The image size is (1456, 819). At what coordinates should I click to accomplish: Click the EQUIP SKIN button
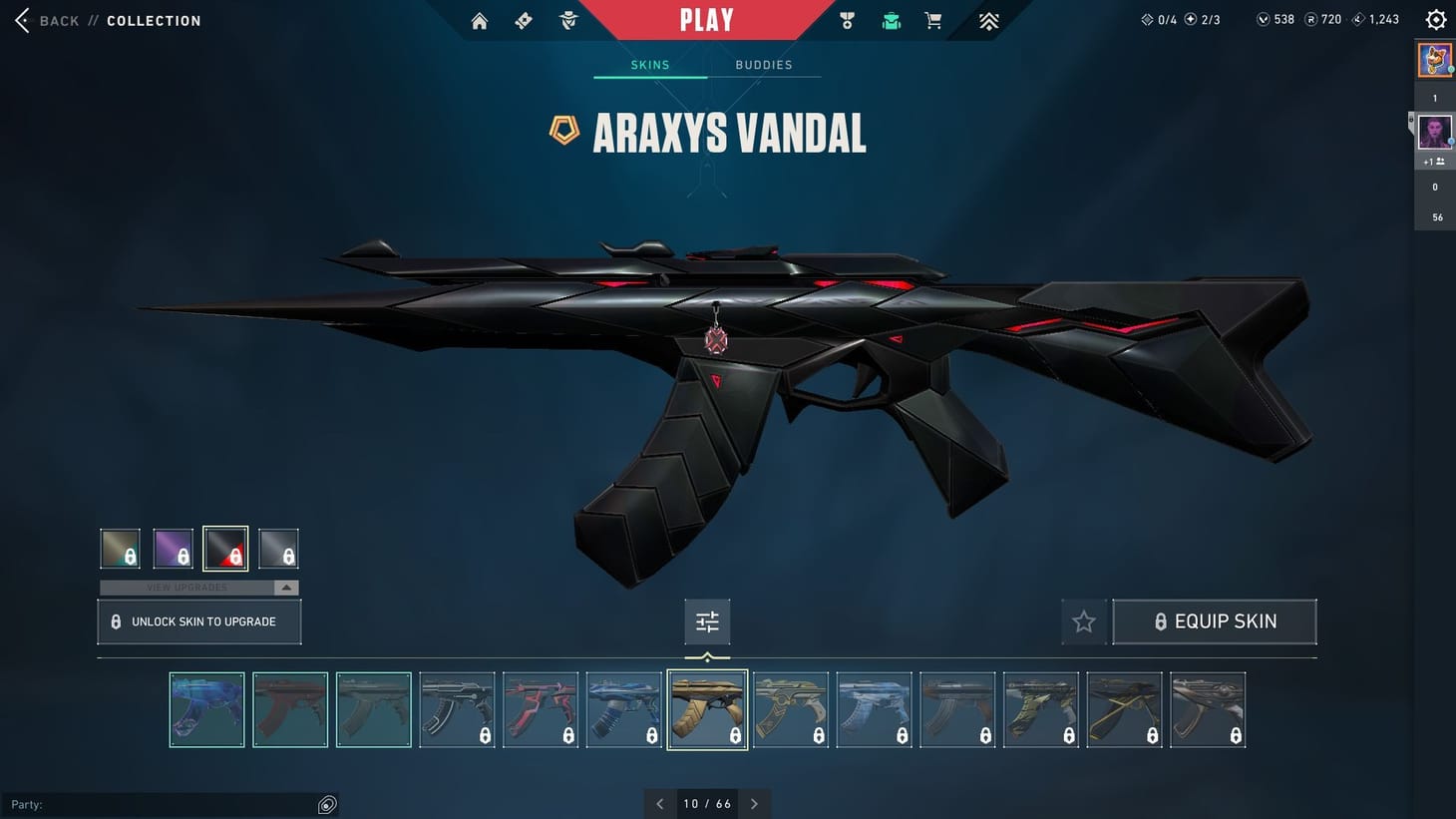[1215, 620]
